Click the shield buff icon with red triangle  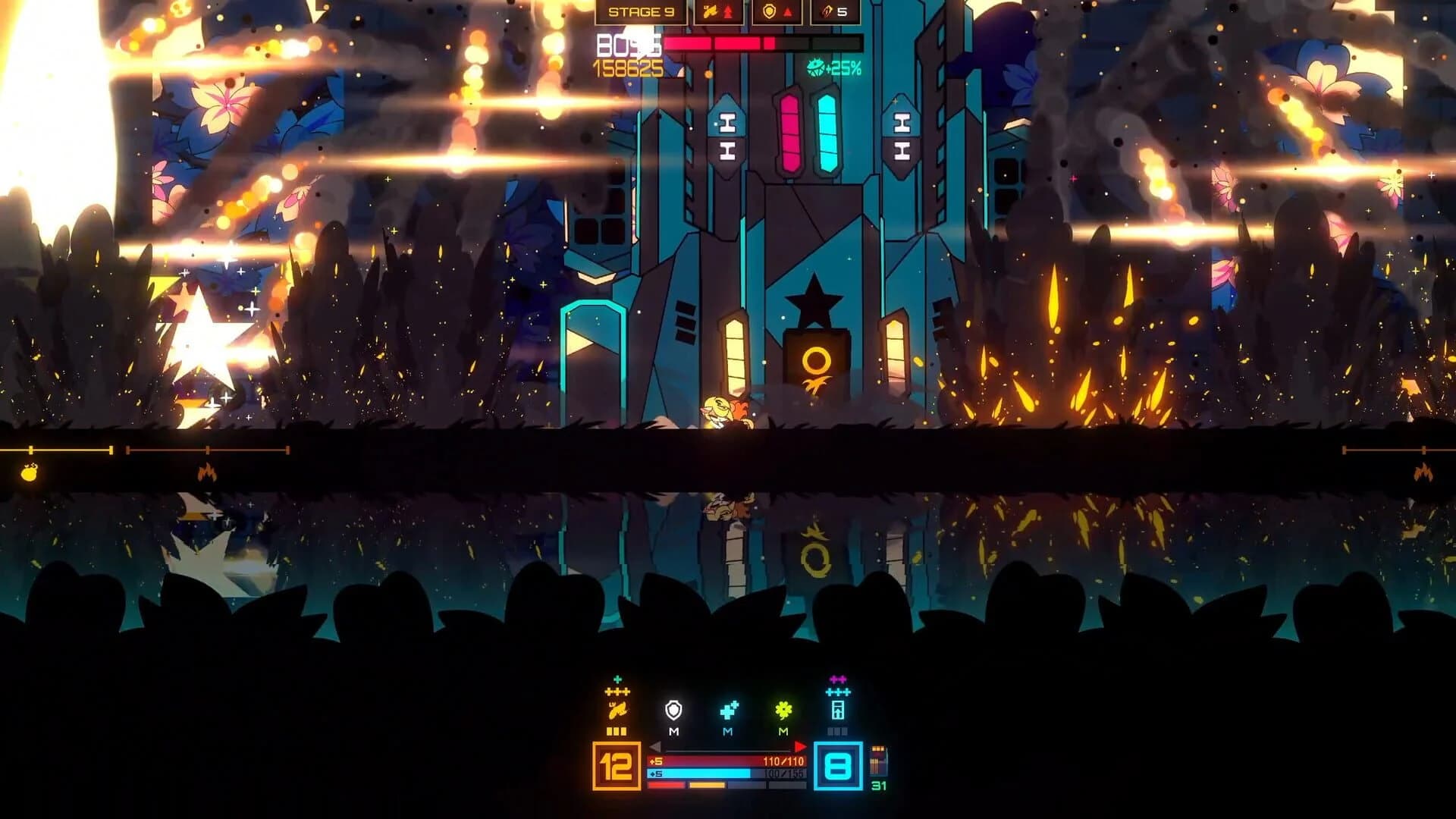tap(775, 11)
